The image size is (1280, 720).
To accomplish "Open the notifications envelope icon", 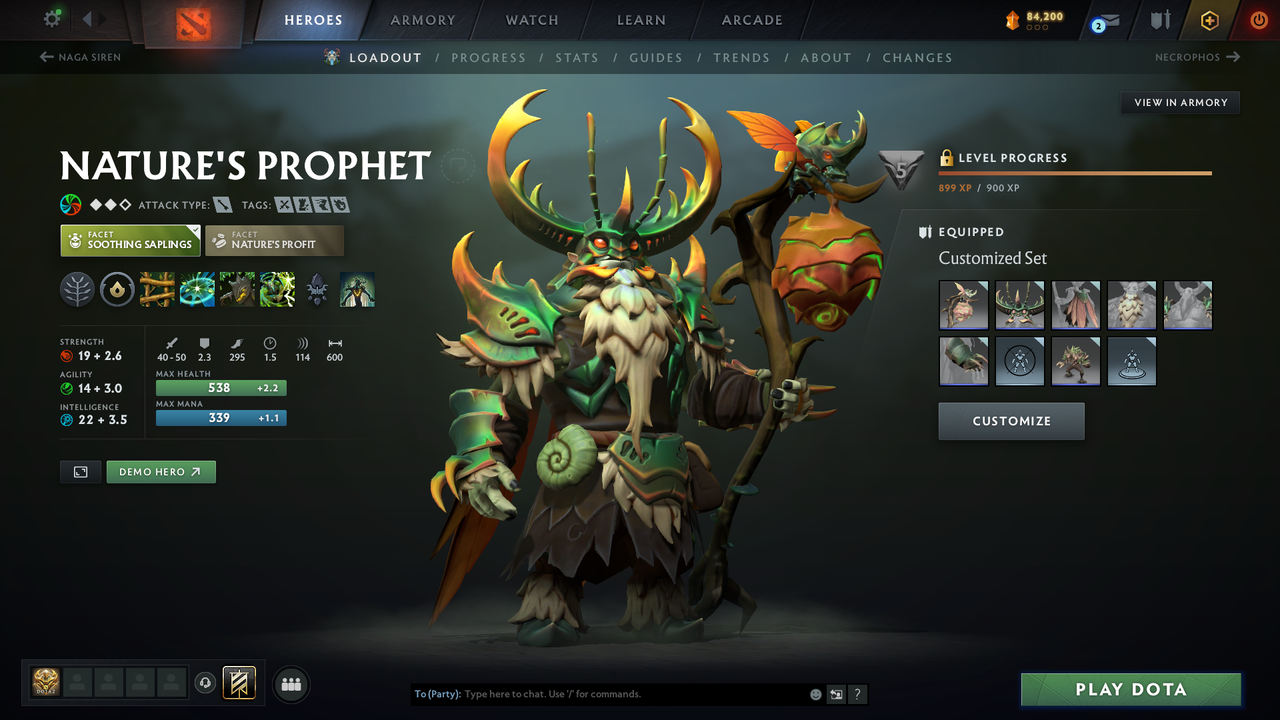I will coord(1103,20).
